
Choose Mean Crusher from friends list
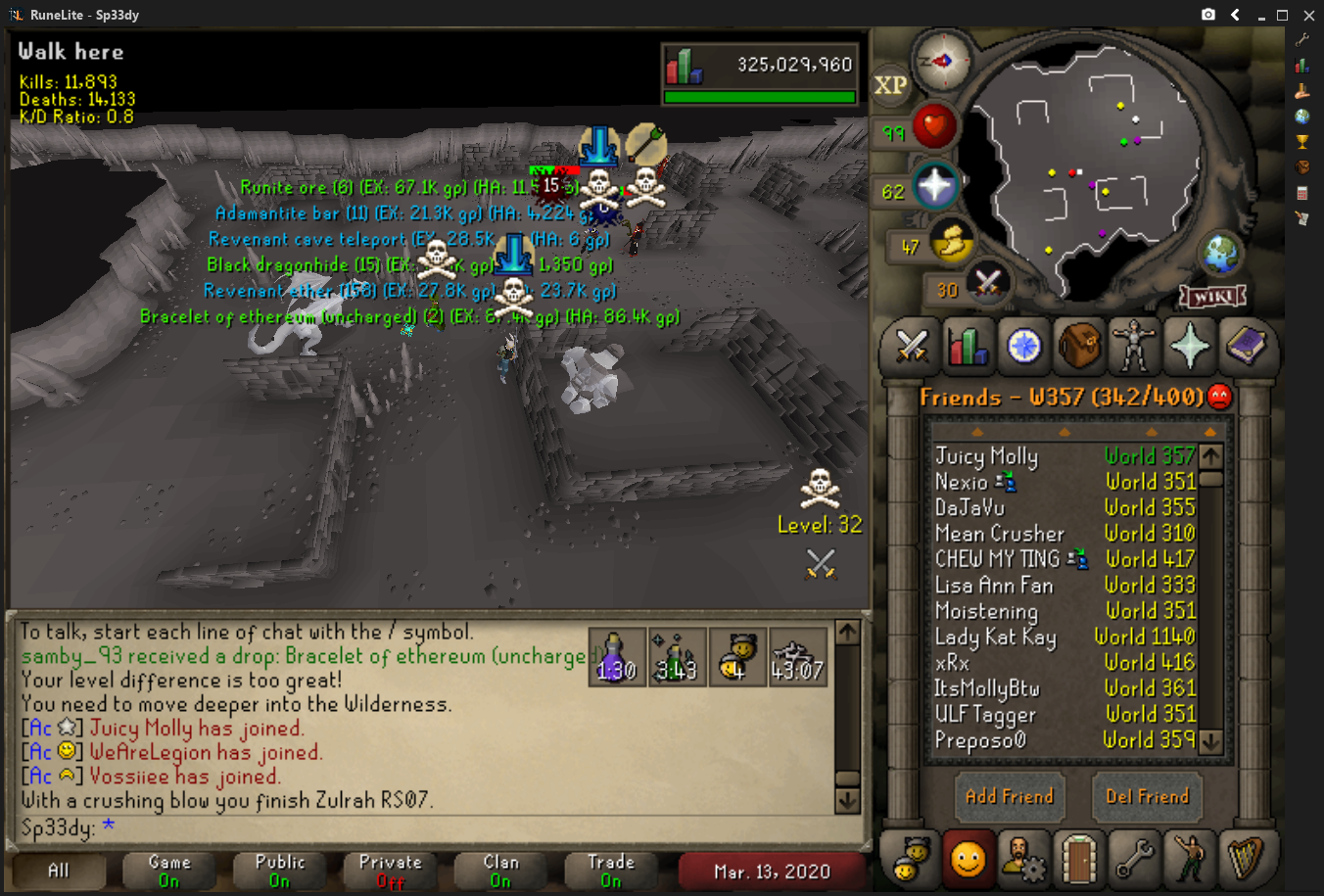coord(999,534)
